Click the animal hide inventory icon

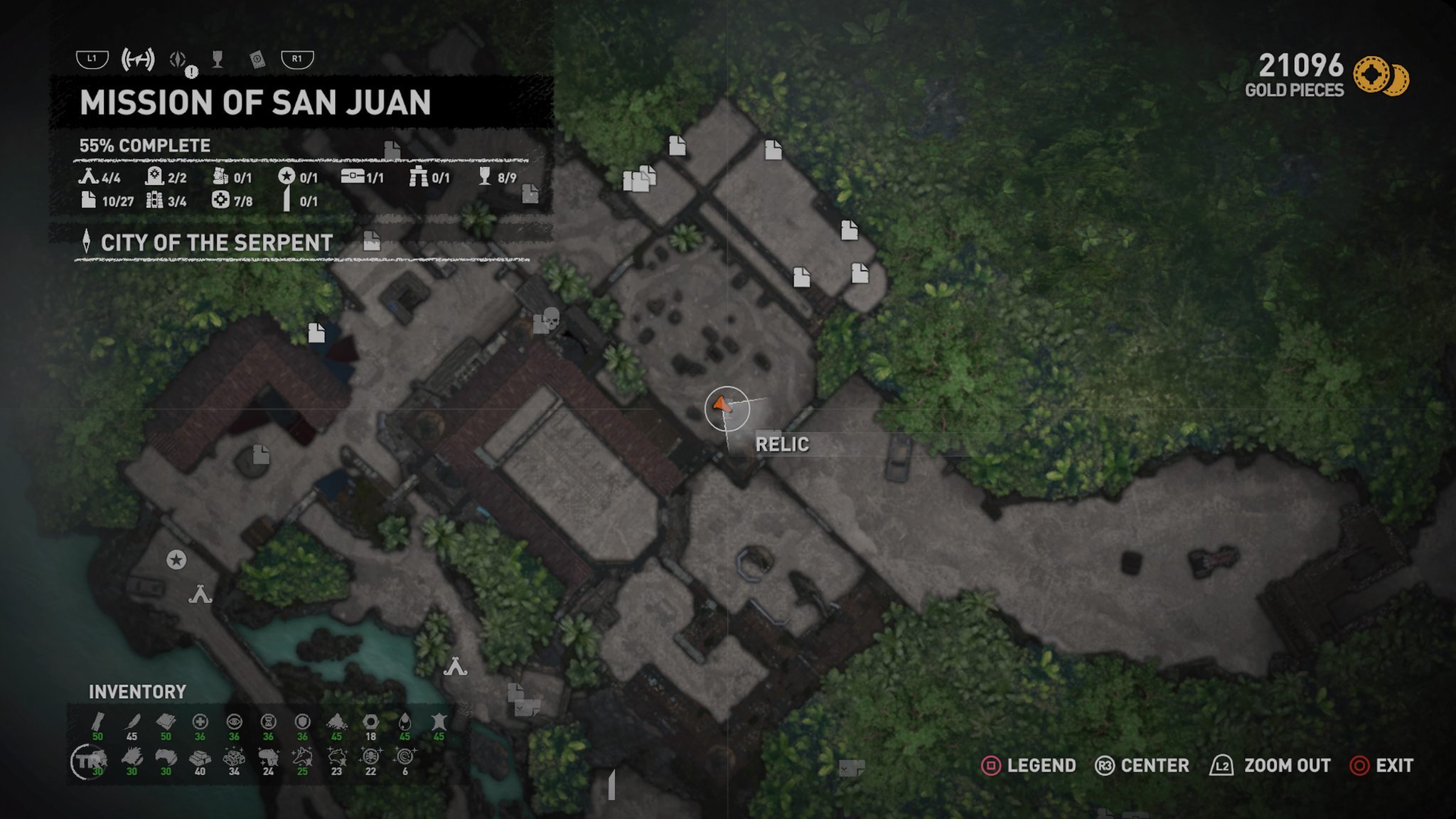[x=439, y=722]
